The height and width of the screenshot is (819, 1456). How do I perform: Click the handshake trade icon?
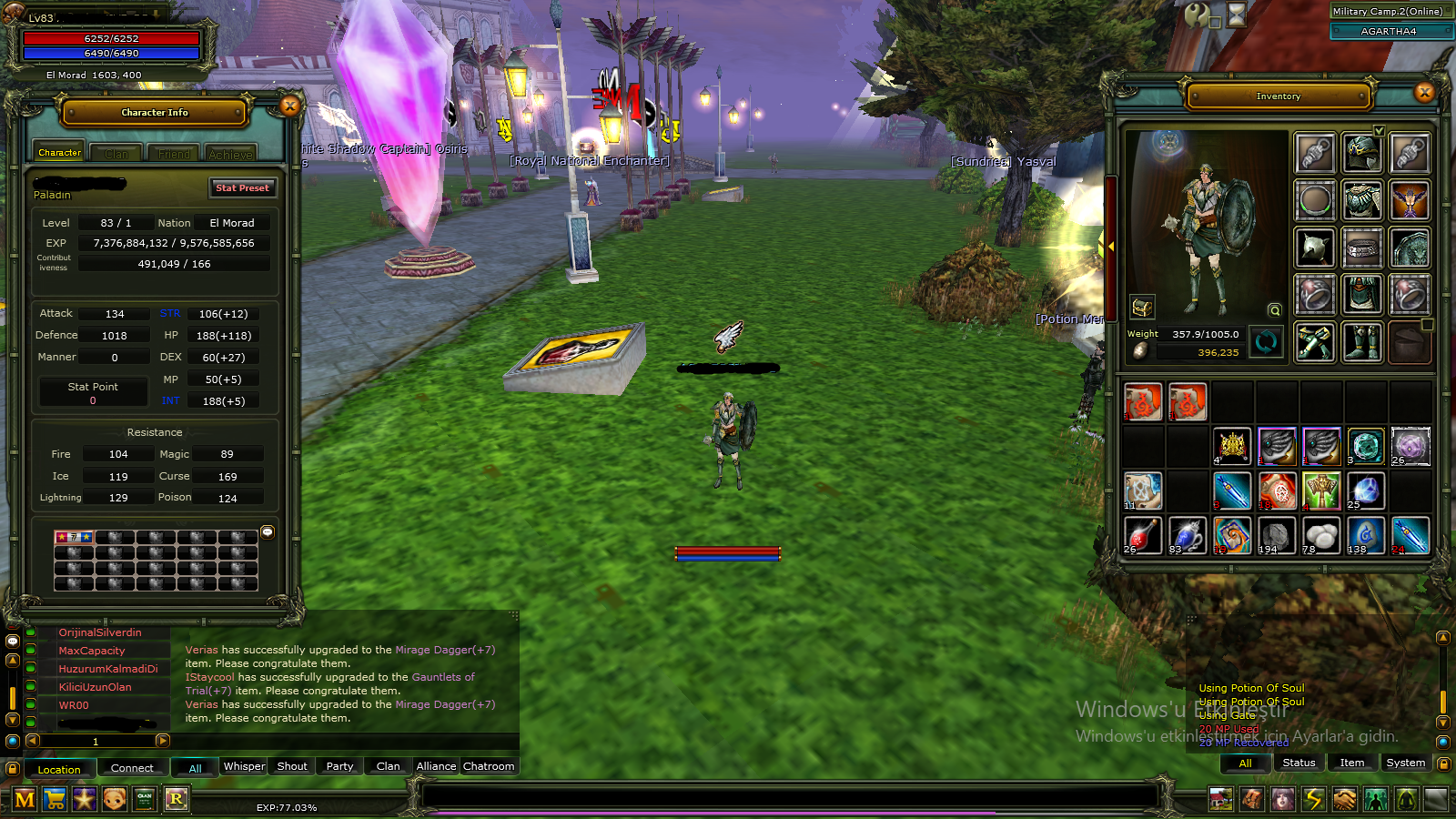[1344, 798]
